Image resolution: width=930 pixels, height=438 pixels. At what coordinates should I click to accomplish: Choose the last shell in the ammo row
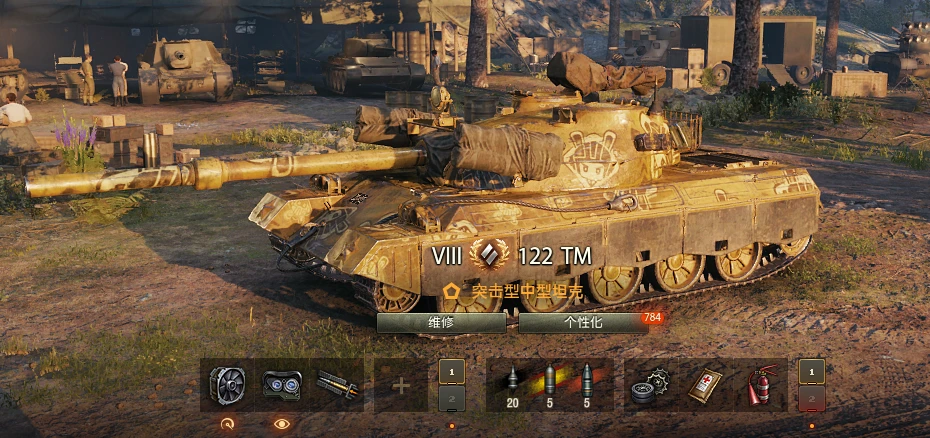pos(586,385)
